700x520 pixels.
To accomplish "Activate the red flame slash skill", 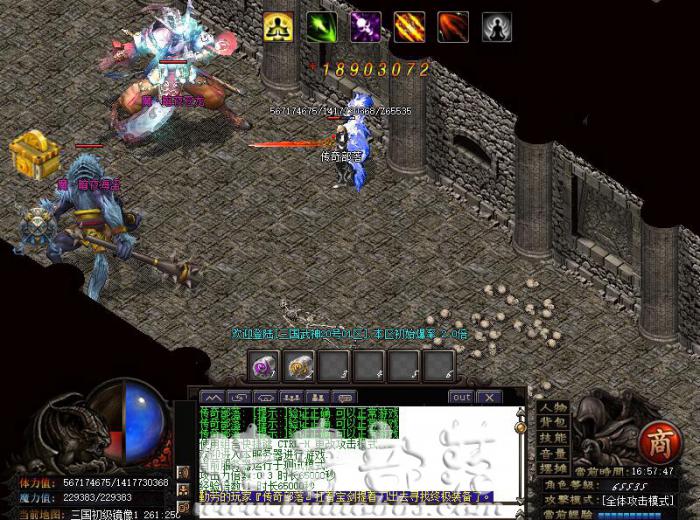I will coord(453,27).
